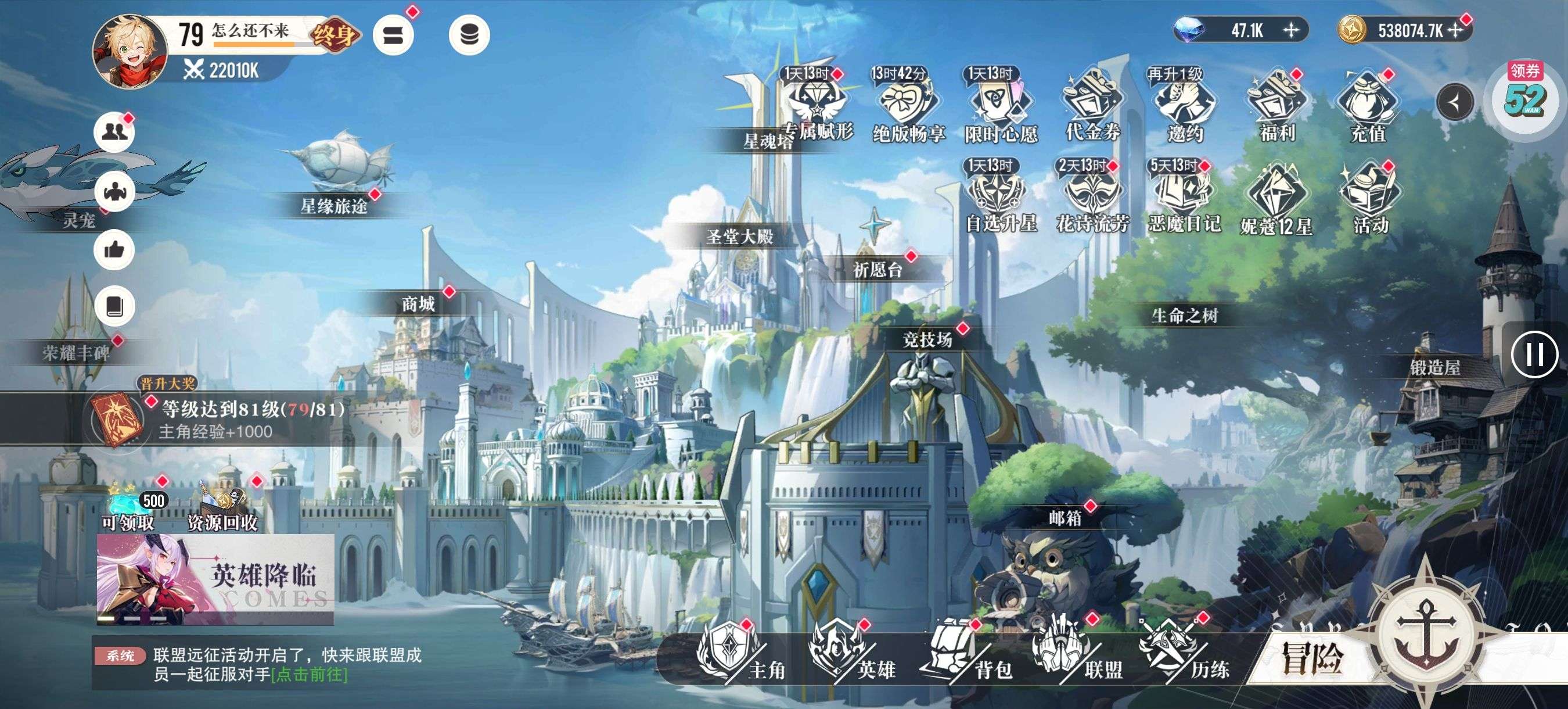
Task: Add more diamonds with the plus button
Action: tap(1291, 30)
